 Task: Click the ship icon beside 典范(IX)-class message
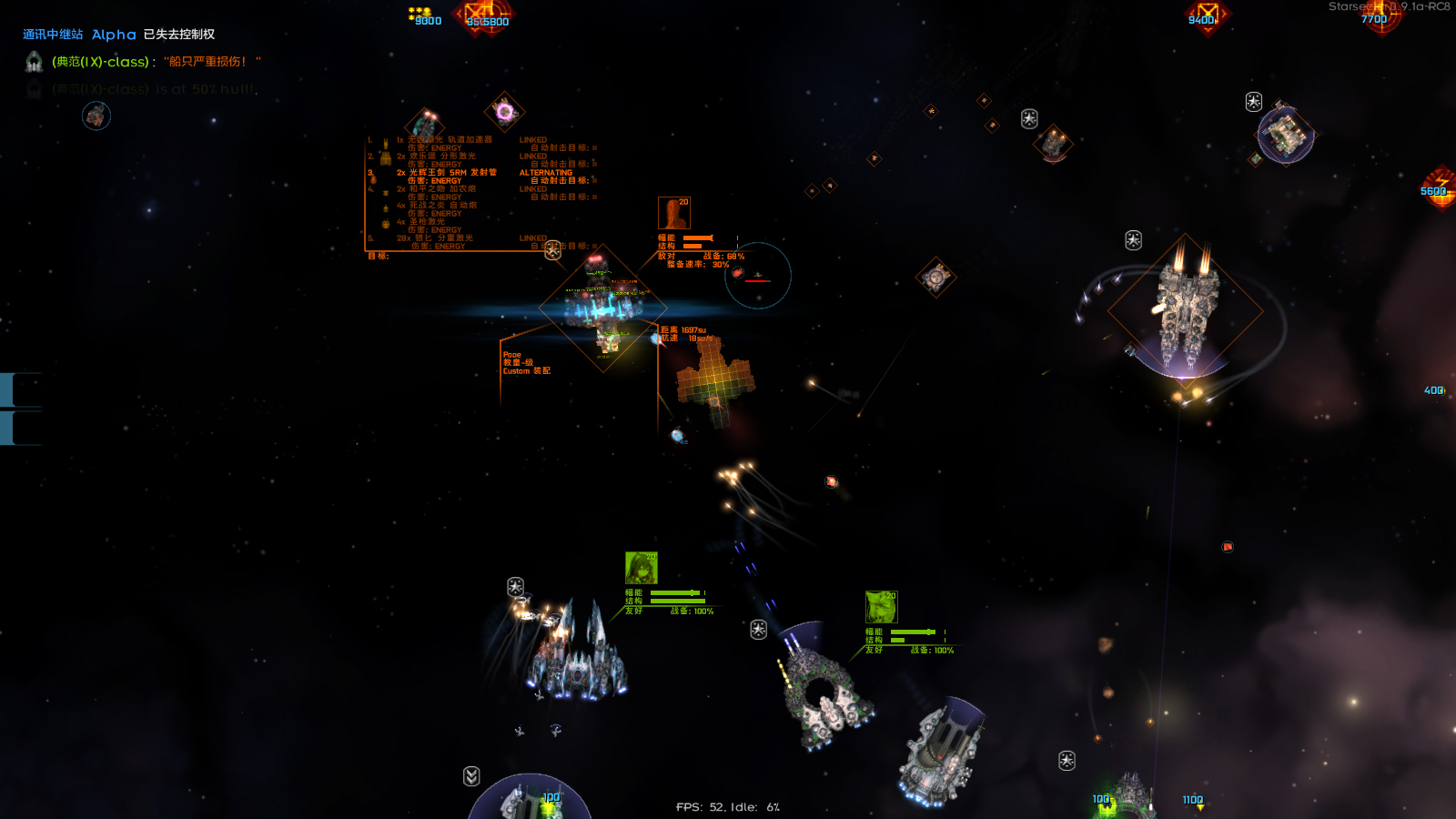tap(34, 62)
